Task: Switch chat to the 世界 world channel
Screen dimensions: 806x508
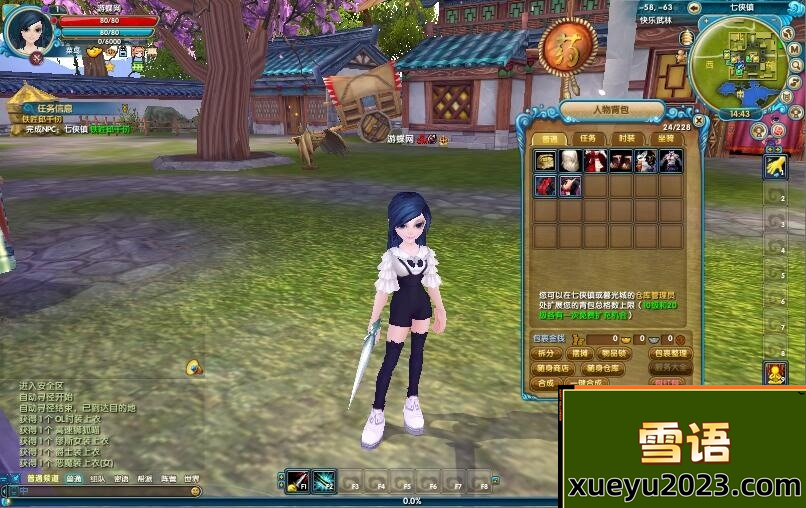Action: coord(191,479)
